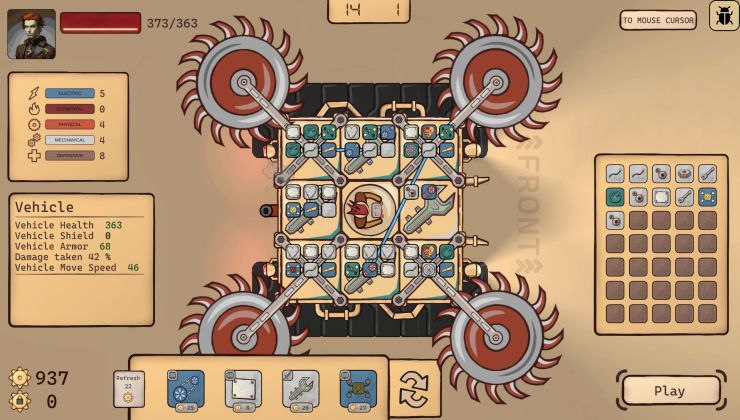Buy the metal plate part costing 8
The image size is (740, 420).
point(243,389)
